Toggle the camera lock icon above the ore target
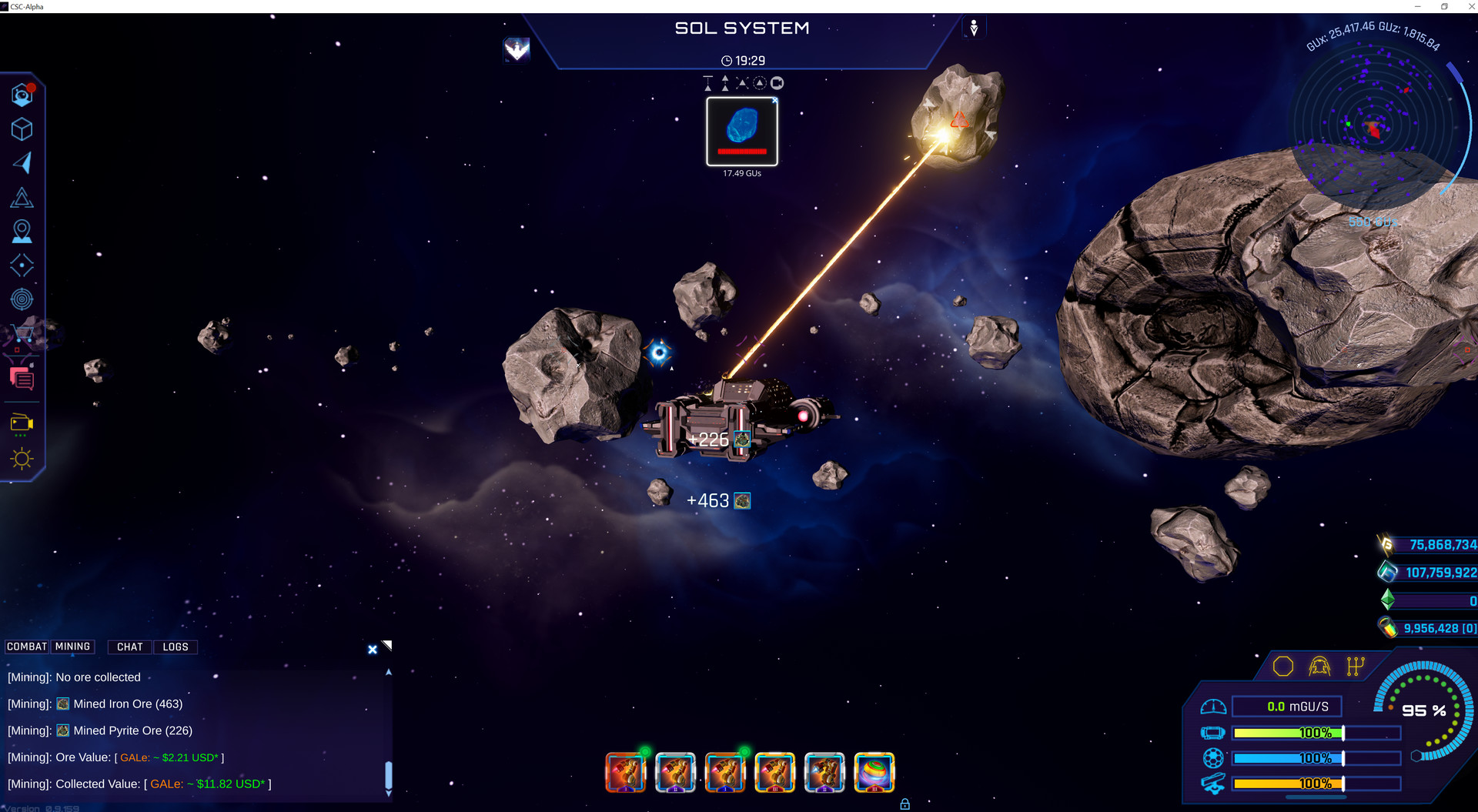1478x812 pixels. coord(777,82)
